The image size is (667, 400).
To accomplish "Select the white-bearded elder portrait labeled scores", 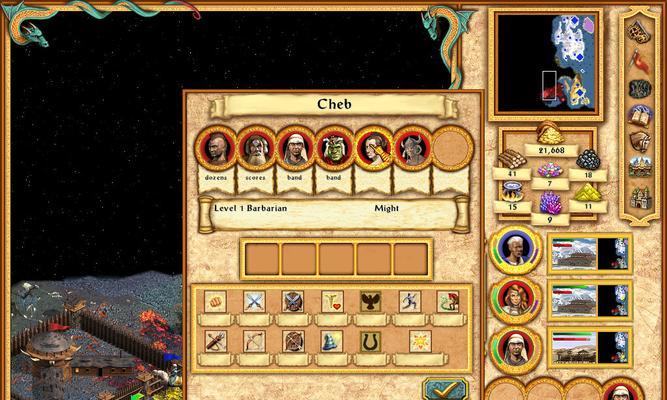I will coord(255,149).
